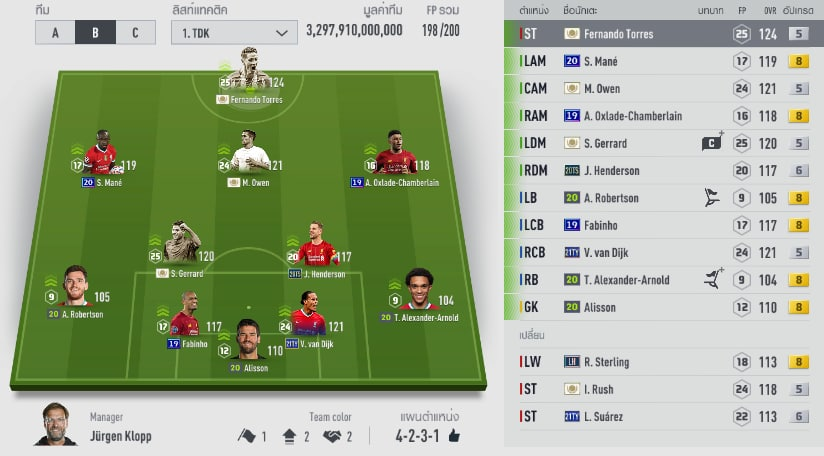
Task: Open manager Jürgen Klopp's portrait
Action: pos(56,425)
